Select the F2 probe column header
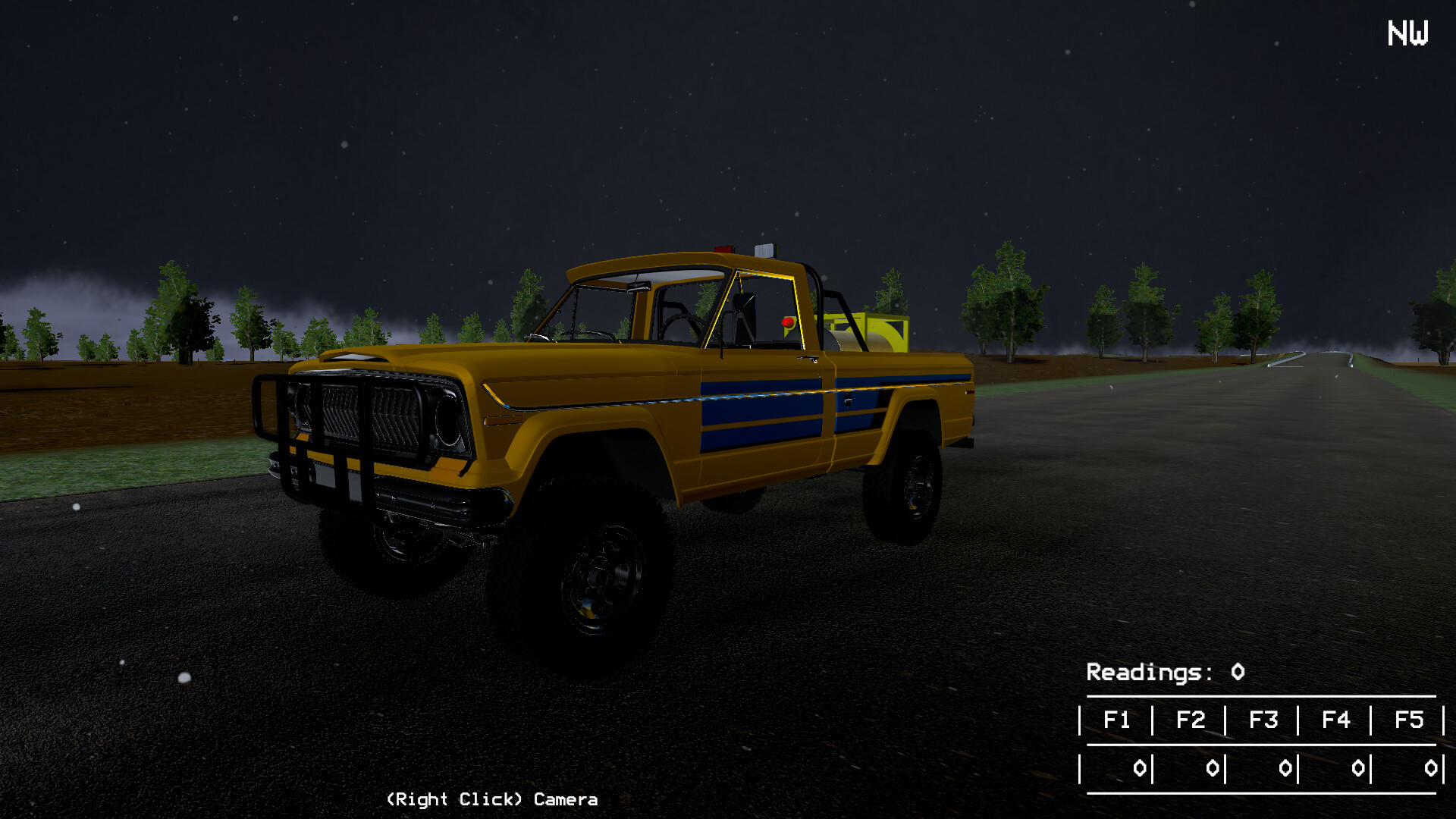Viewport: 1456px width, 819px height. coord(1191,720)
